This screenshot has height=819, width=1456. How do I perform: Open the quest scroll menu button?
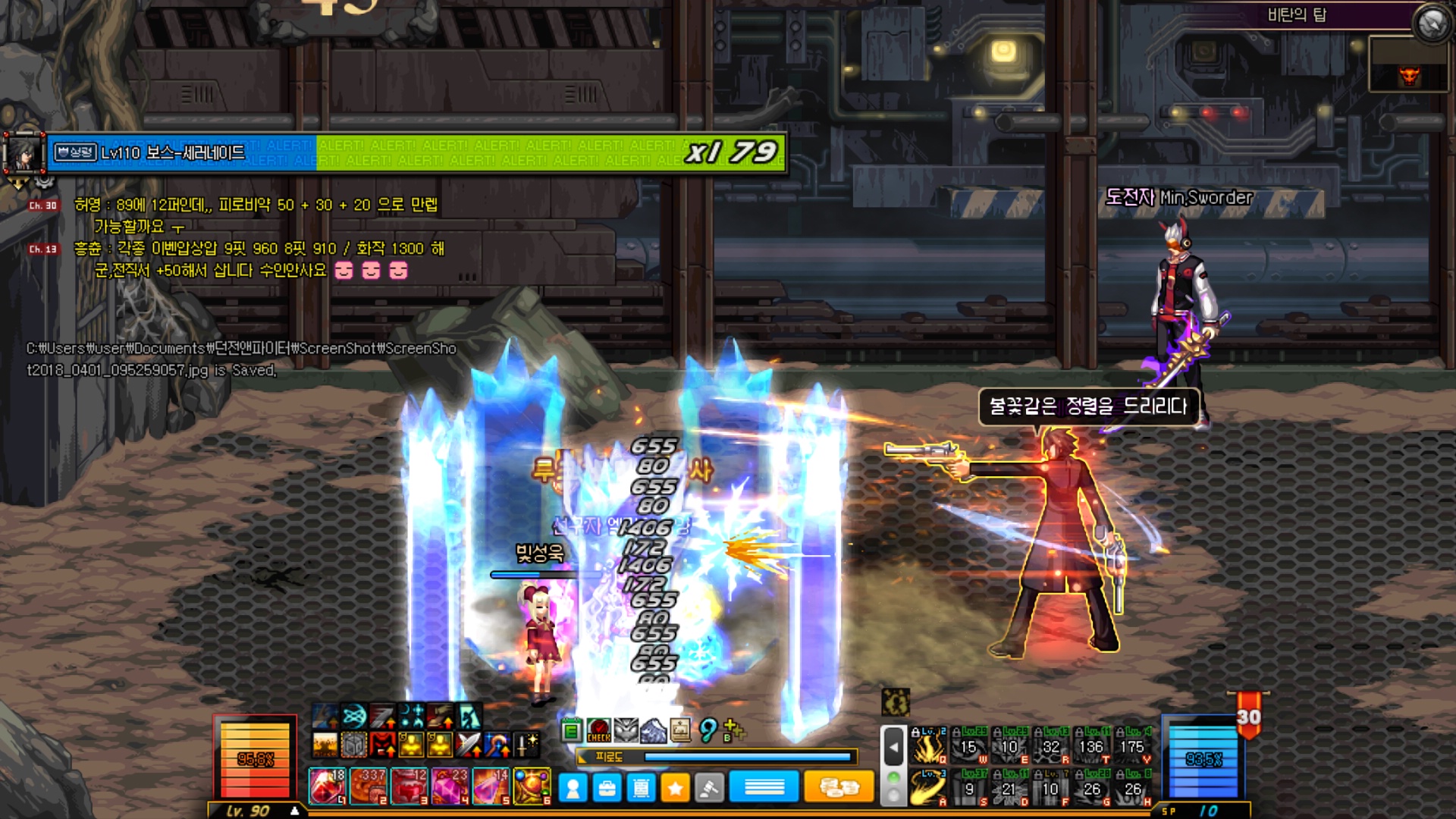(x=642, y=789)
